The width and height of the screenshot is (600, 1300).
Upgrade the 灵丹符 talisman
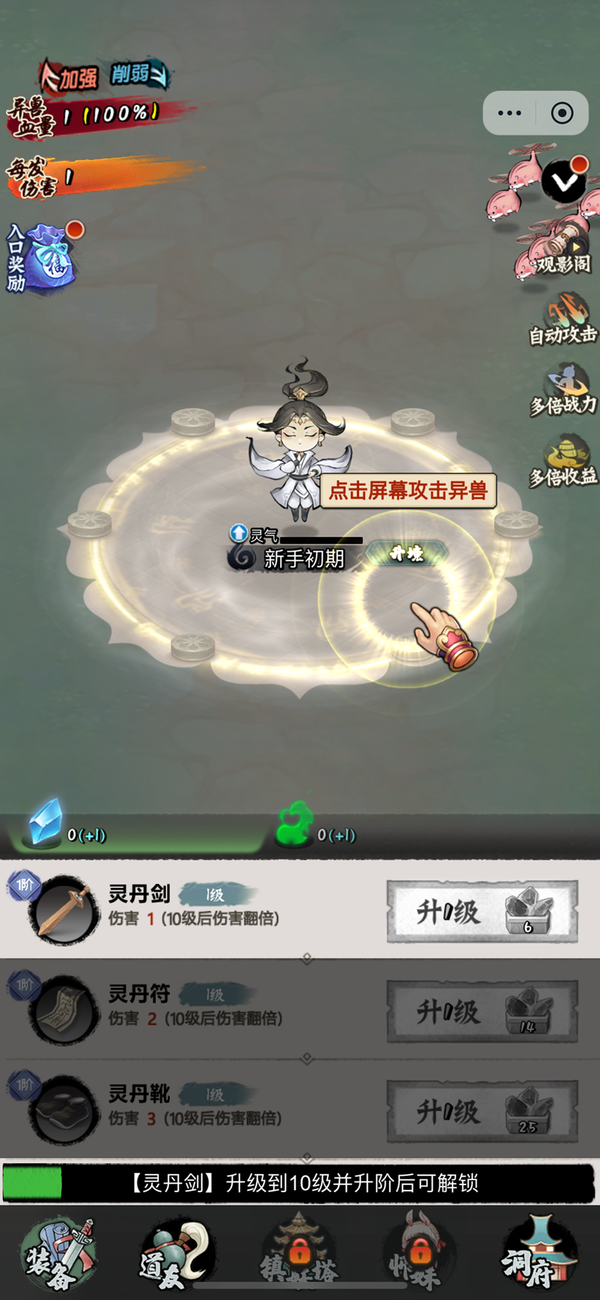pos(482,1012)
